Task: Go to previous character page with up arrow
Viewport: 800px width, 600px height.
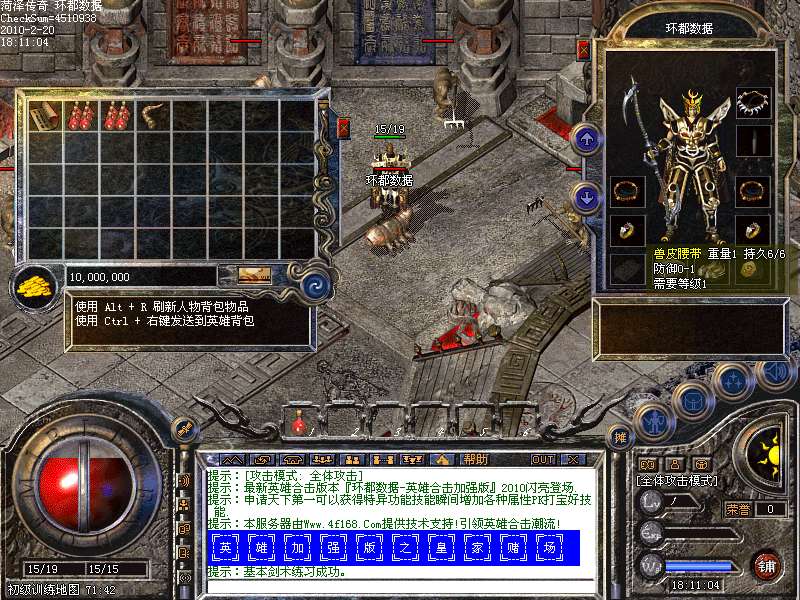Action: (589, 139)
